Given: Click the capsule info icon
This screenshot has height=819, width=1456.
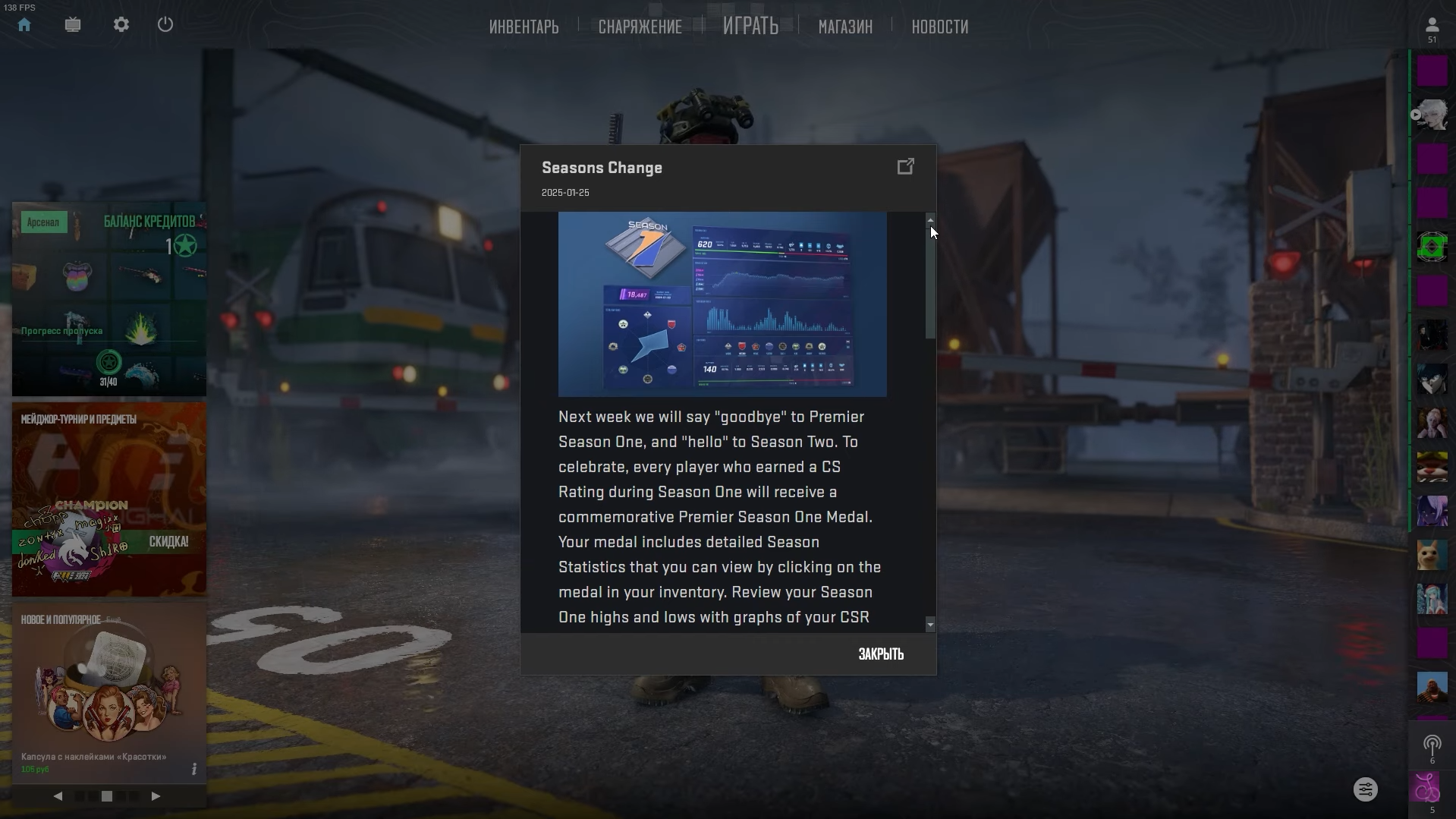Looking at the screenshot, I should [x=194, y=770].
